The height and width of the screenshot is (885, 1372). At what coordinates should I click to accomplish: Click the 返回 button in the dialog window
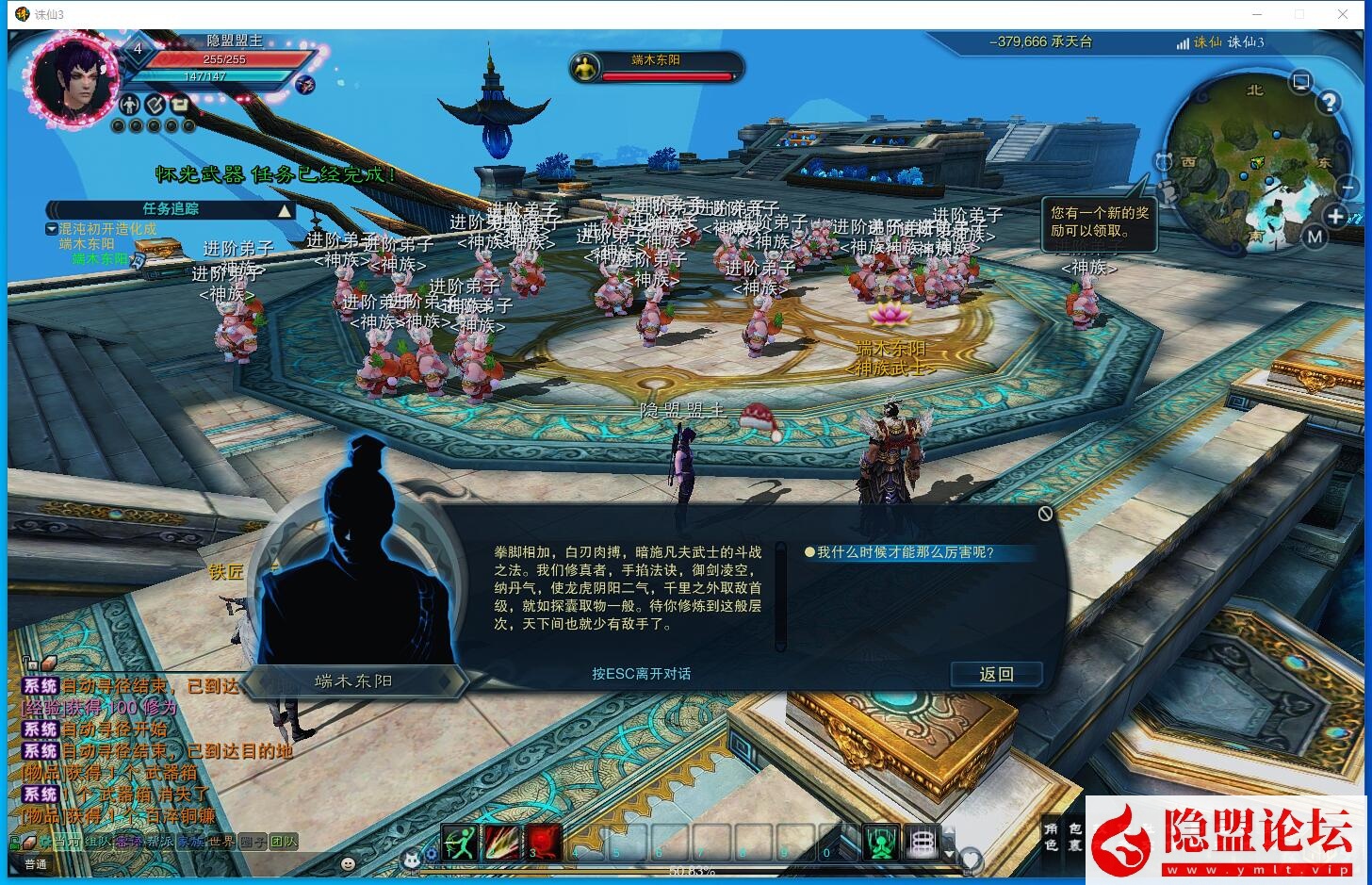pos(997,674)
